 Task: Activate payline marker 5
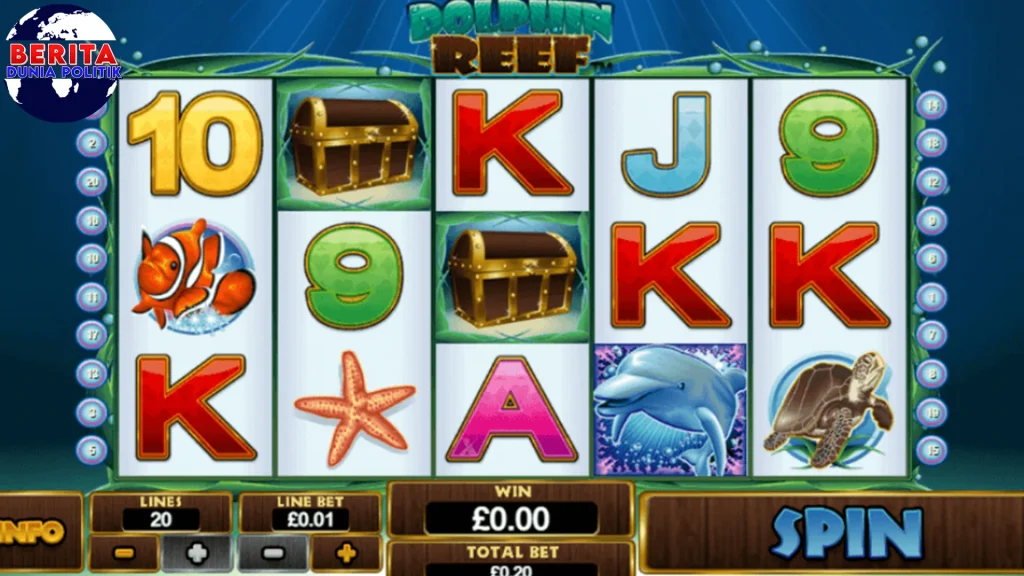[92, 449]
